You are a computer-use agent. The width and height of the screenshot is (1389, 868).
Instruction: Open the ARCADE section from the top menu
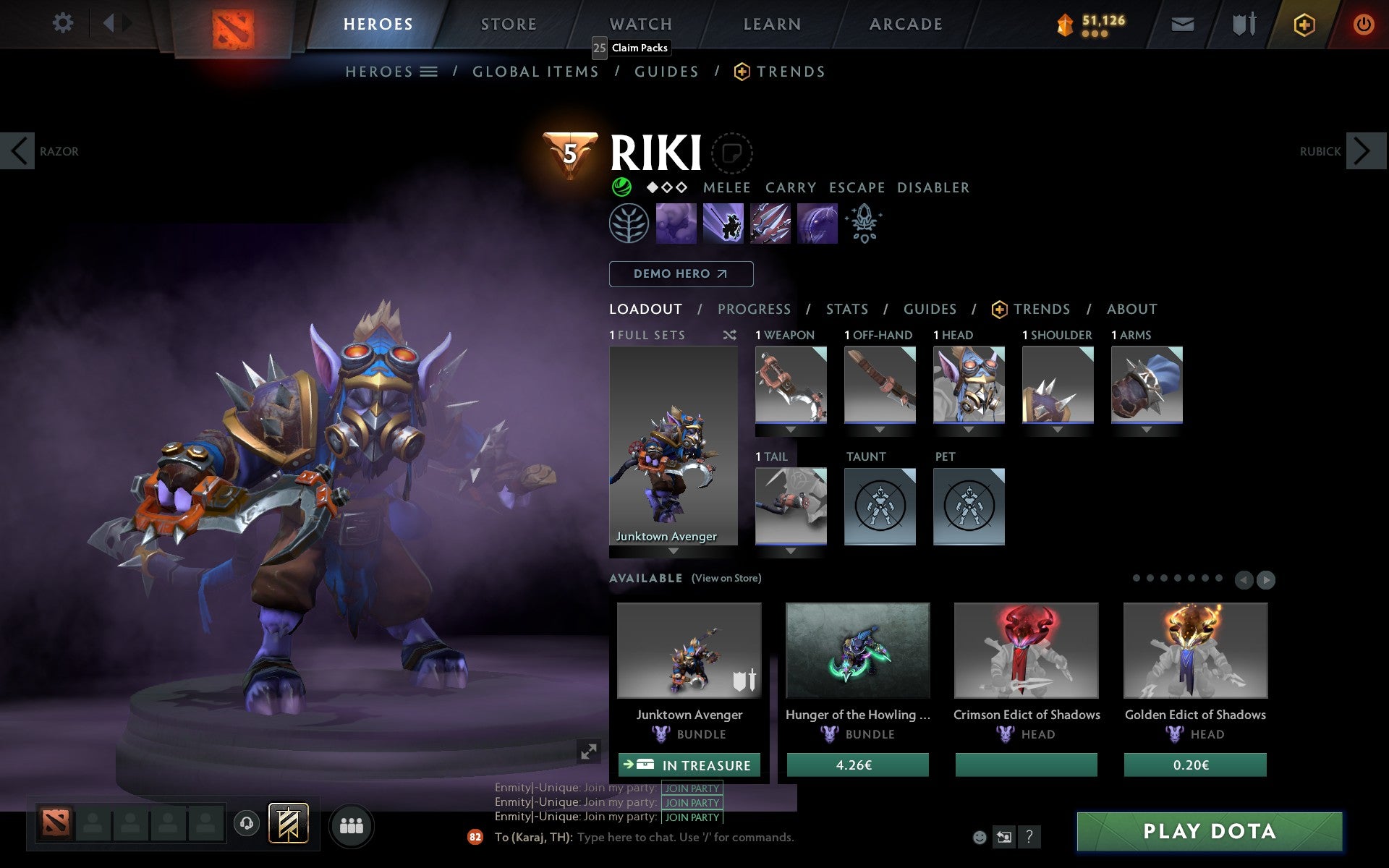[904, 23]
